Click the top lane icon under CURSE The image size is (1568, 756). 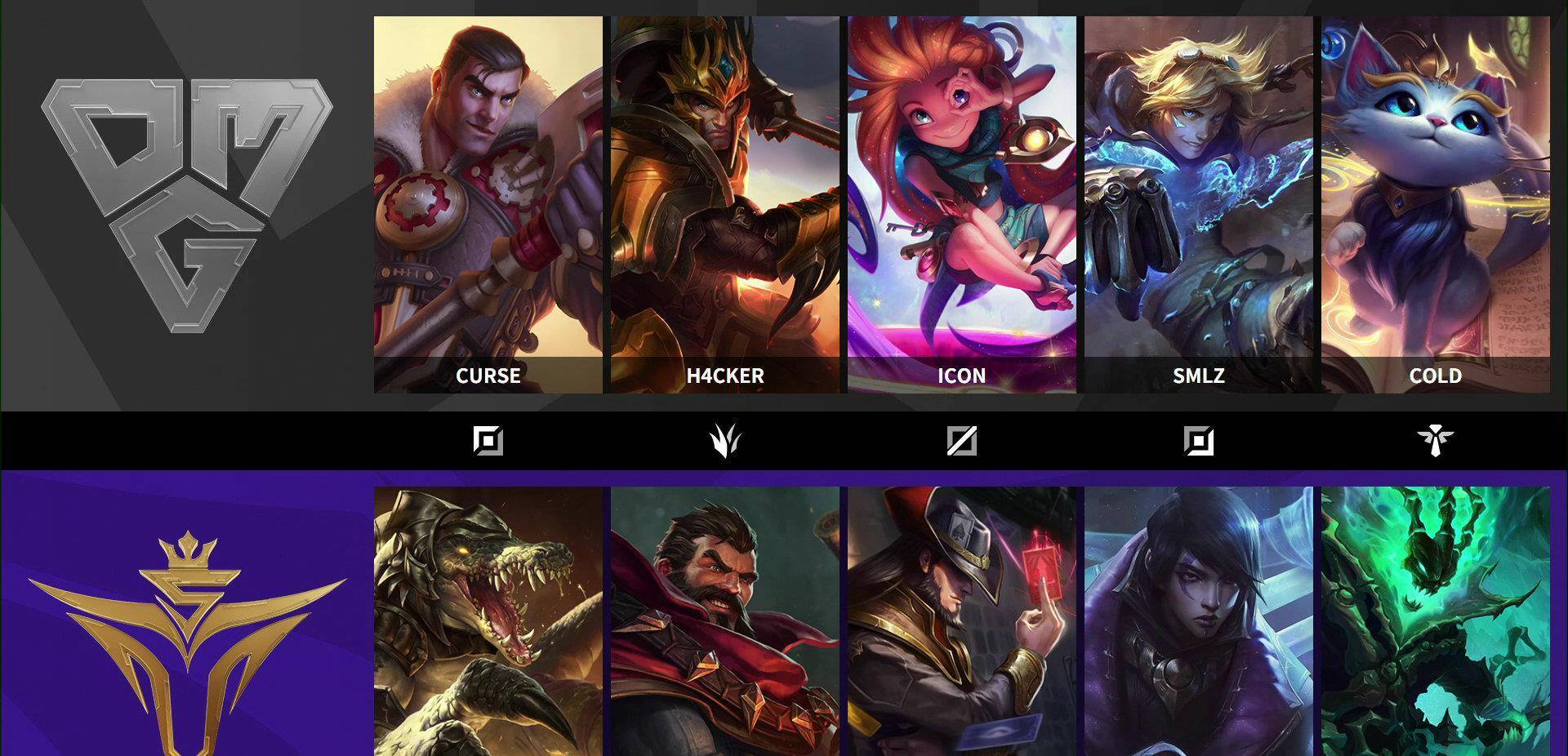pos(488,442)
